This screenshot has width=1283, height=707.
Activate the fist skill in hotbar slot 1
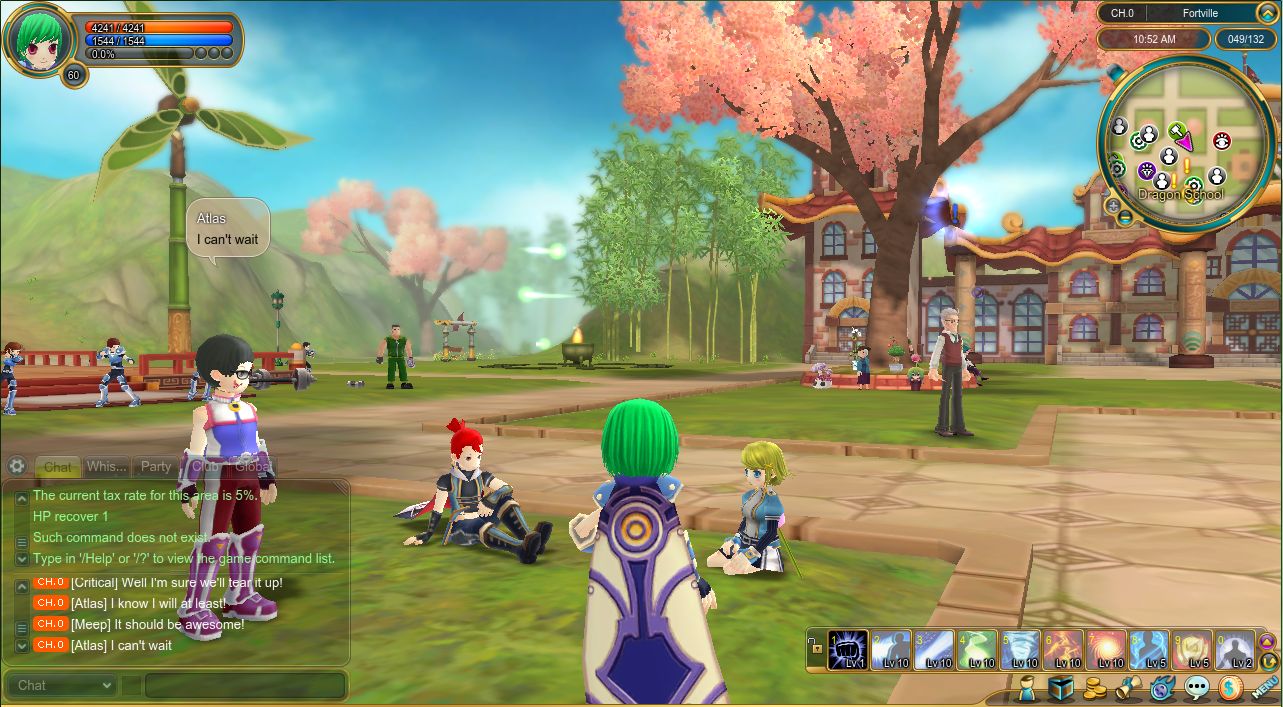click(848, 650)
